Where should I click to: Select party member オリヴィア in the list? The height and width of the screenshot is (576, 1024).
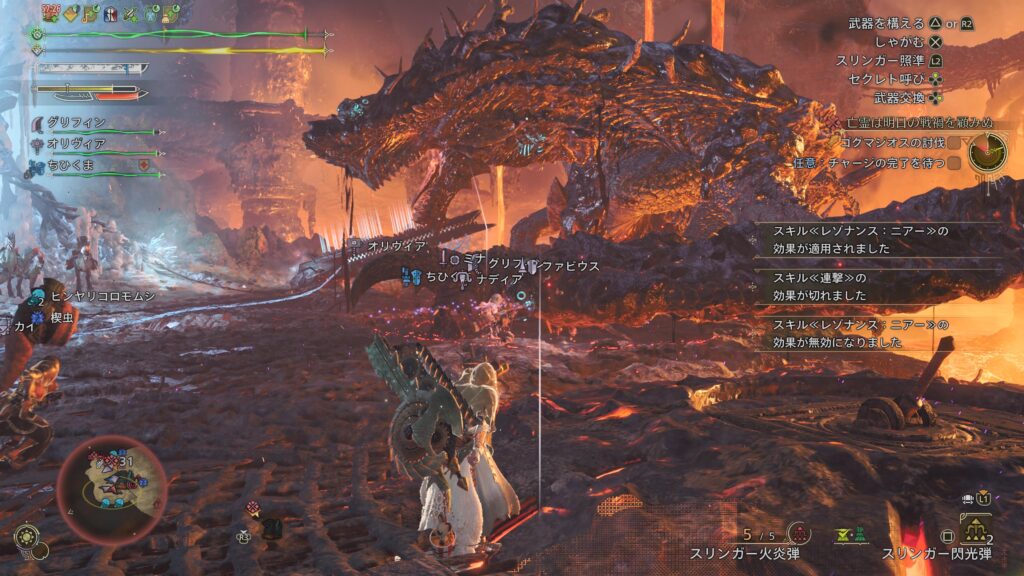[x=75, y=145]
